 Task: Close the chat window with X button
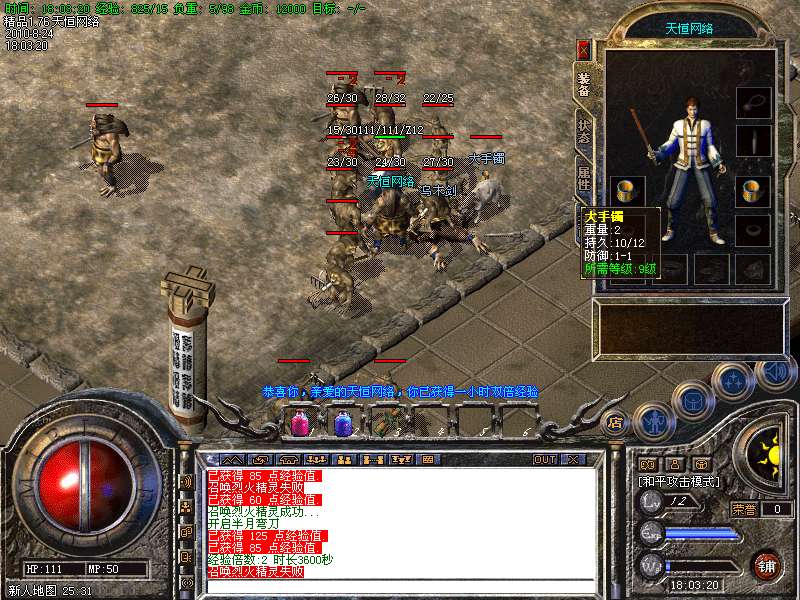pyautogui.click(x=573, y=460)
